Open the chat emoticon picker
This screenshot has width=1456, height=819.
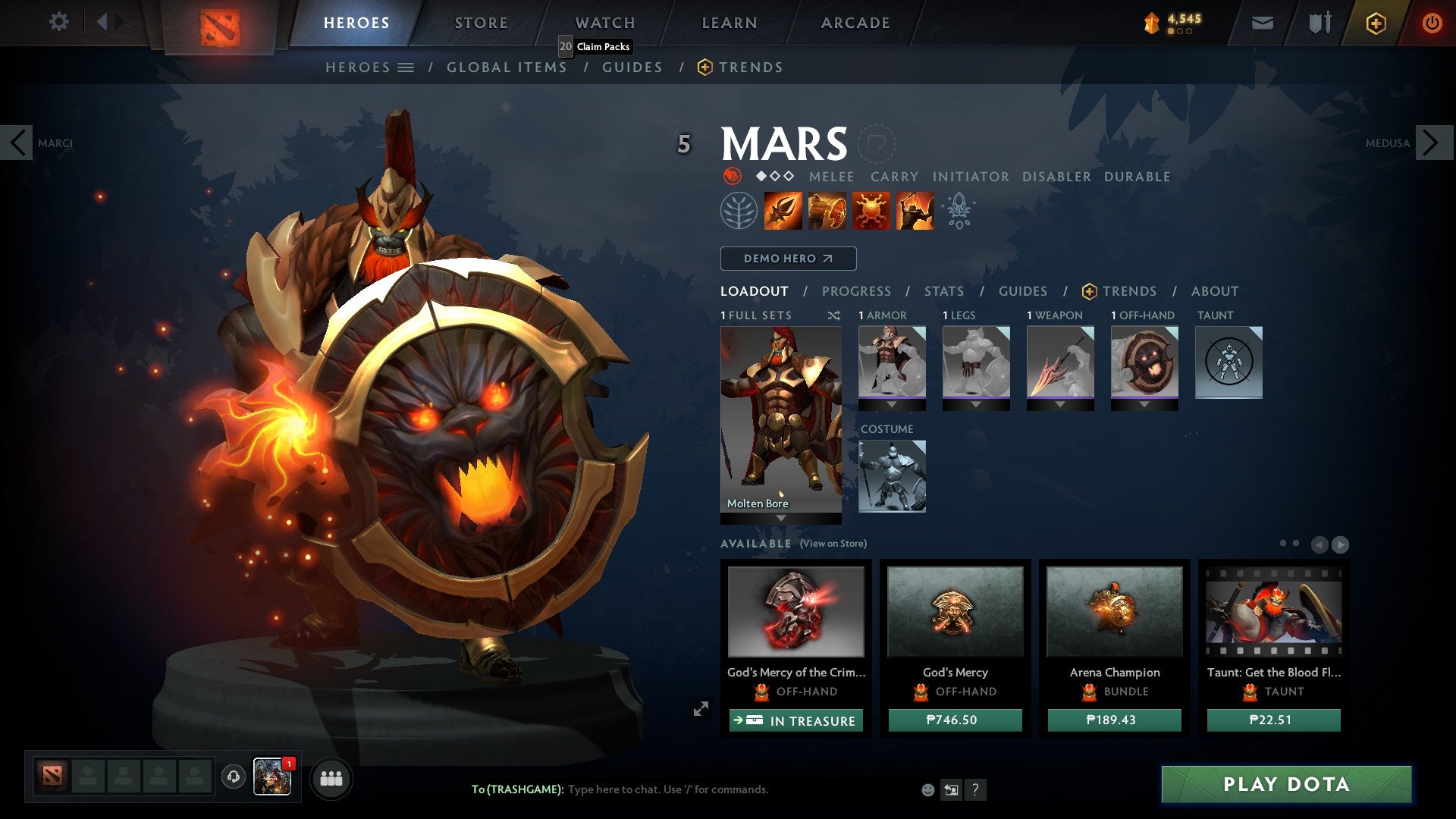[927, 789]
